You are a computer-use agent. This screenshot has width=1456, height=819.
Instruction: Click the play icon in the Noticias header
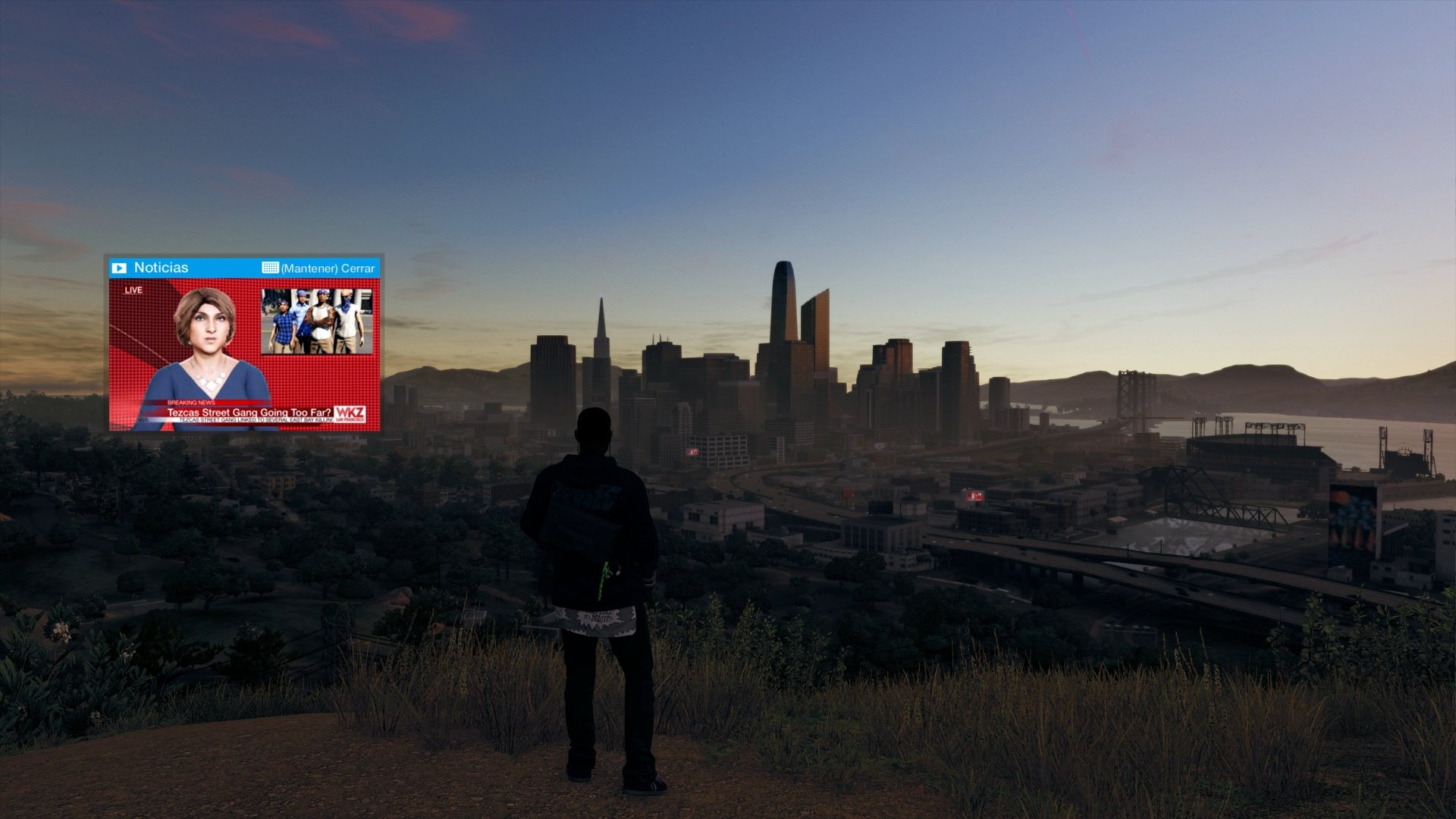(119, 268)
